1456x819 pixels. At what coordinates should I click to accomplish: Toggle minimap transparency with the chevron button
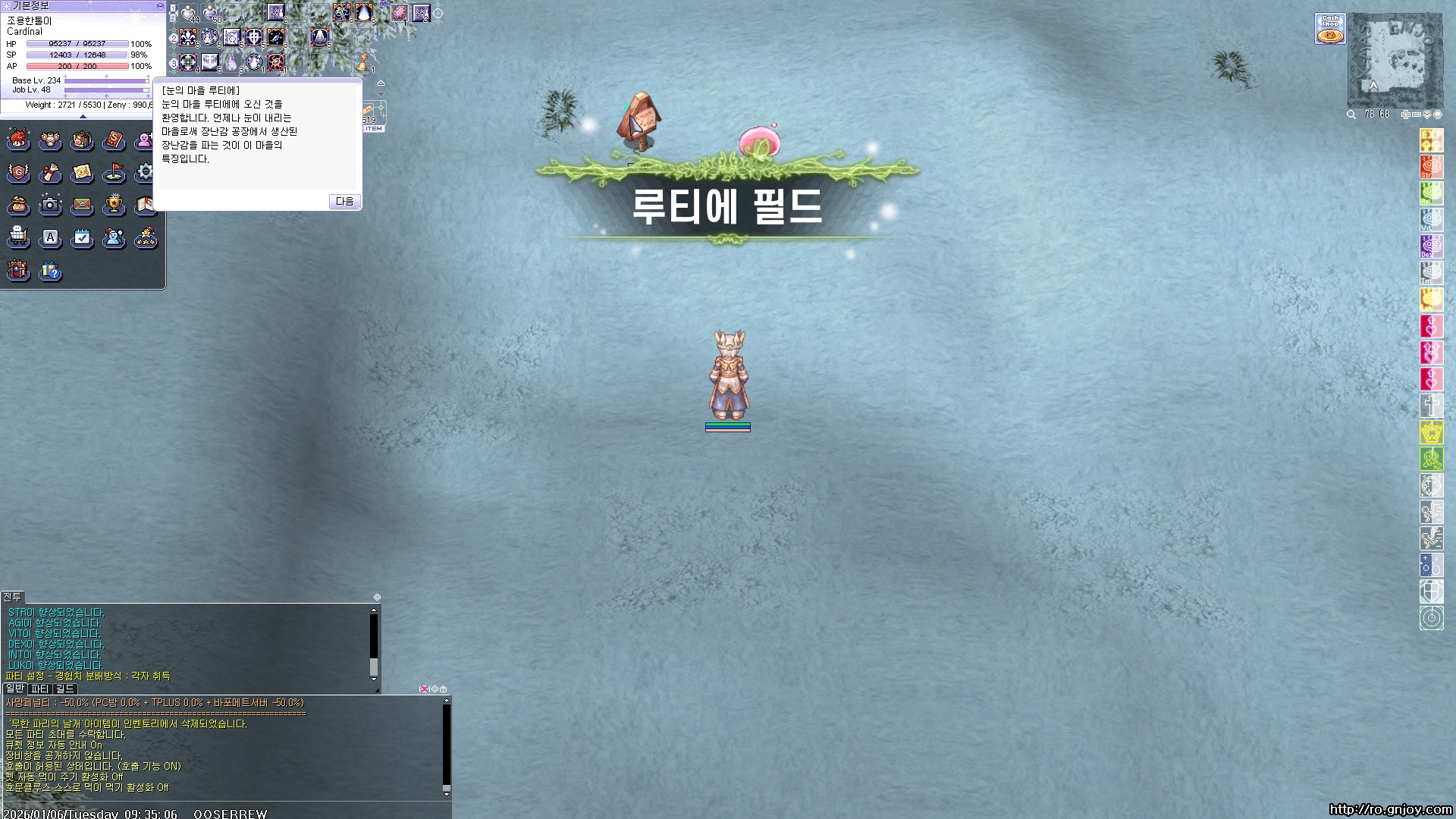coord(1426,115)
